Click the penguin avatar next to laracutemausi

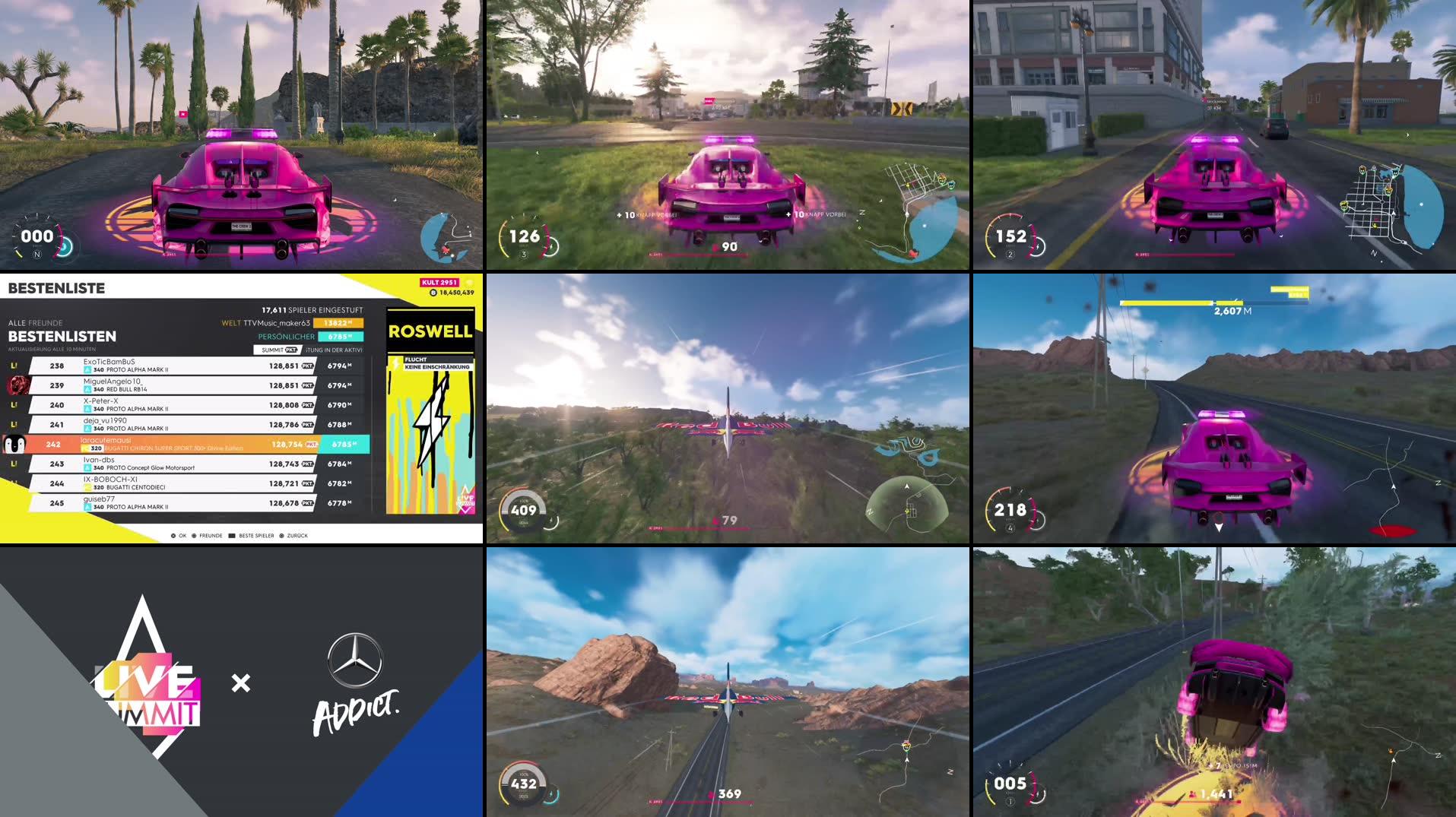pyautogui.click(x=14, y=444)
